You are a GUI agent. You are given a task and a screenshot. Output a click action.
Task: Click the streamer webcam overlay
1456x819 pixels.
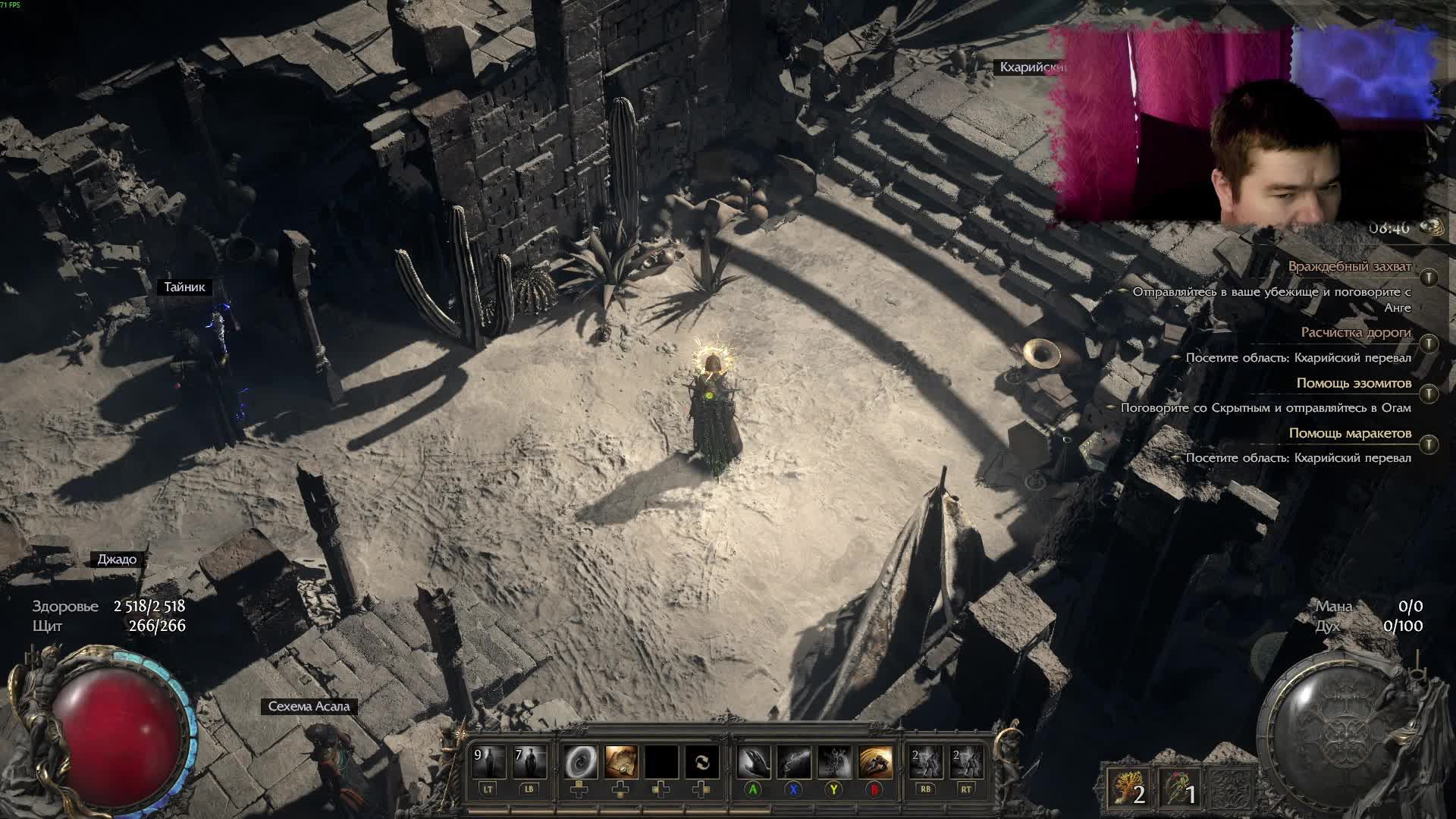click(x=1244, y=125)
